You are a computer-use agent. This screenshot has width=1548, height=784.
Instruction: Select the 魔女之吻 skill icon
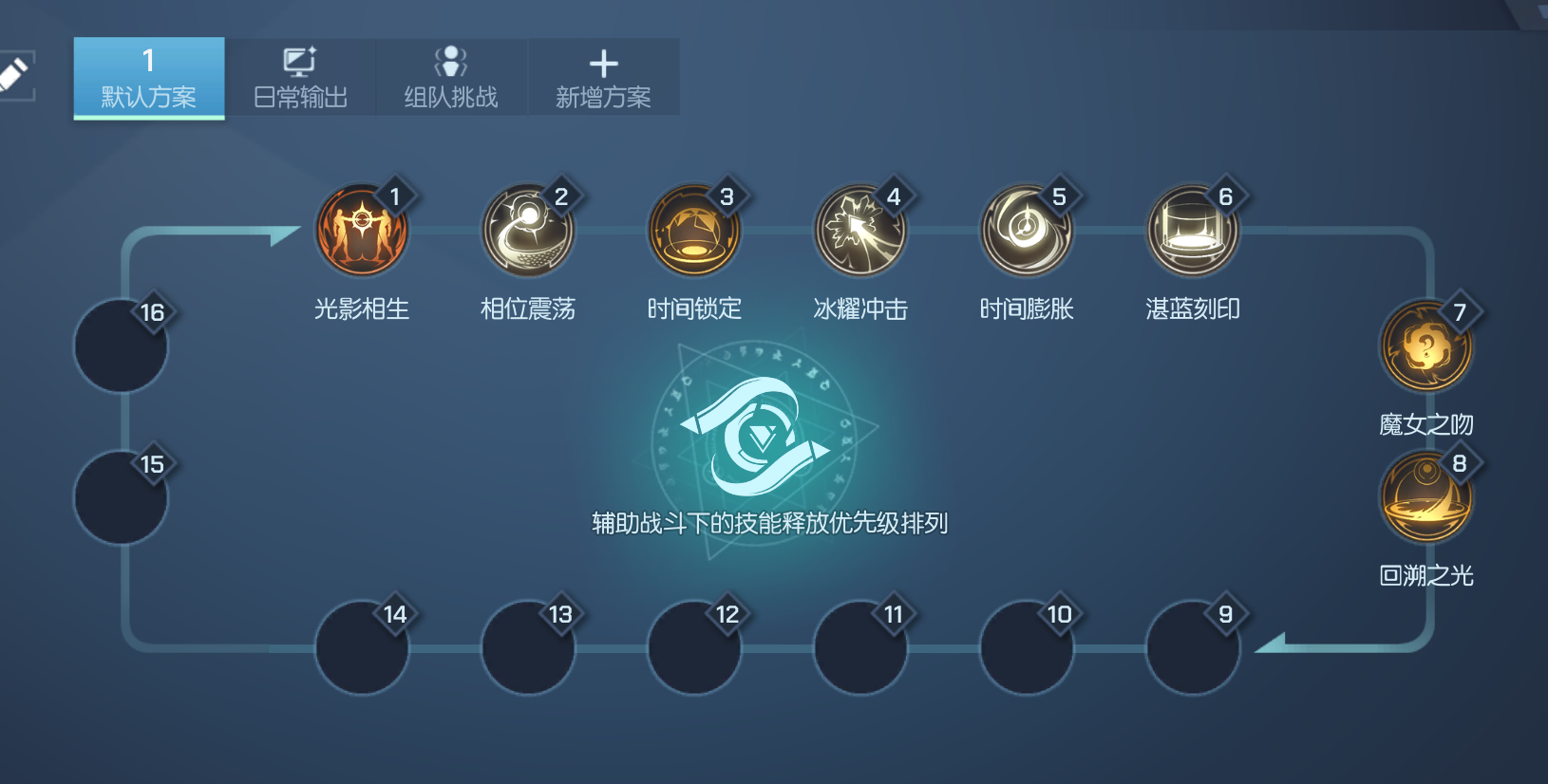pos(1425,346)
